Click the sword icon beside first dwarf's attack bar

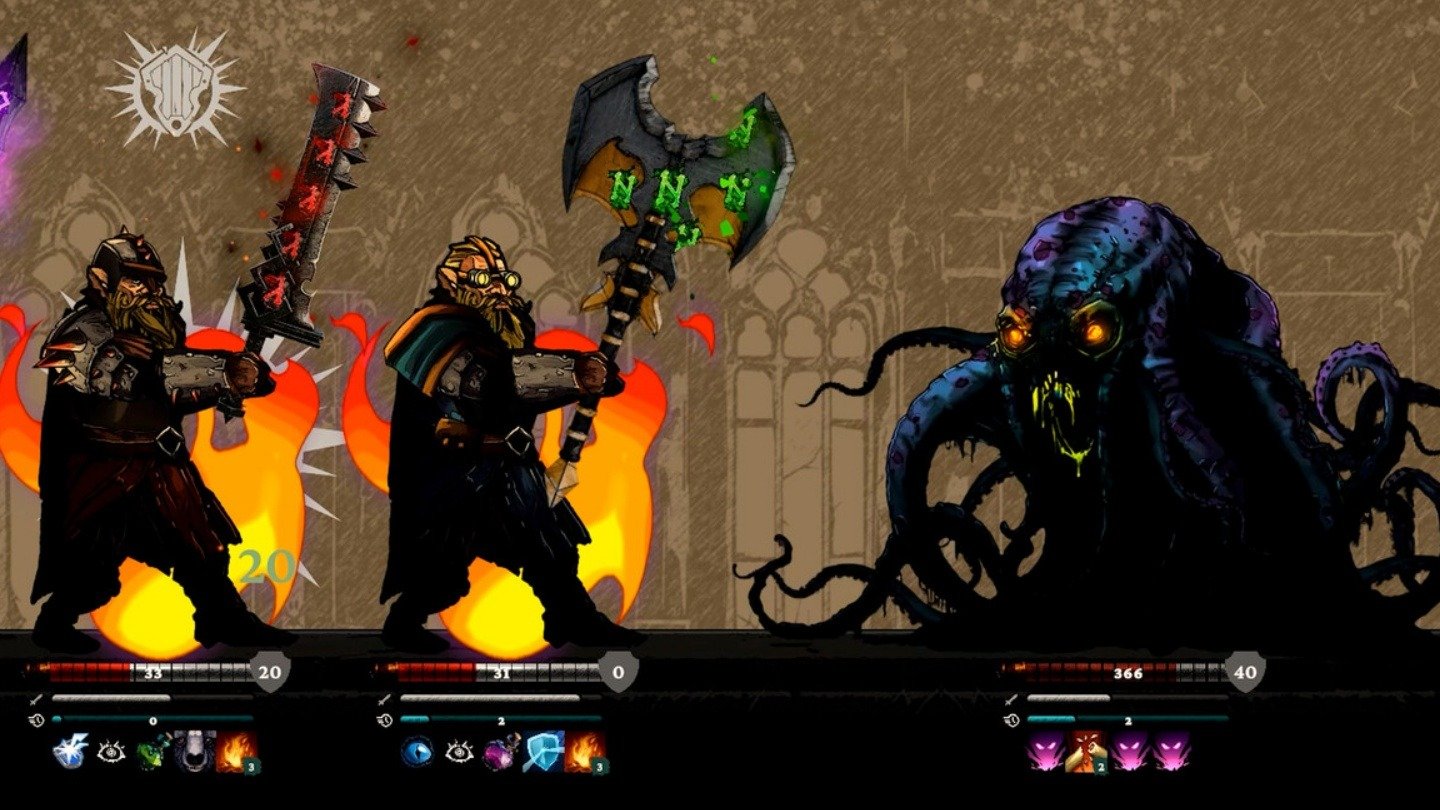35,700
